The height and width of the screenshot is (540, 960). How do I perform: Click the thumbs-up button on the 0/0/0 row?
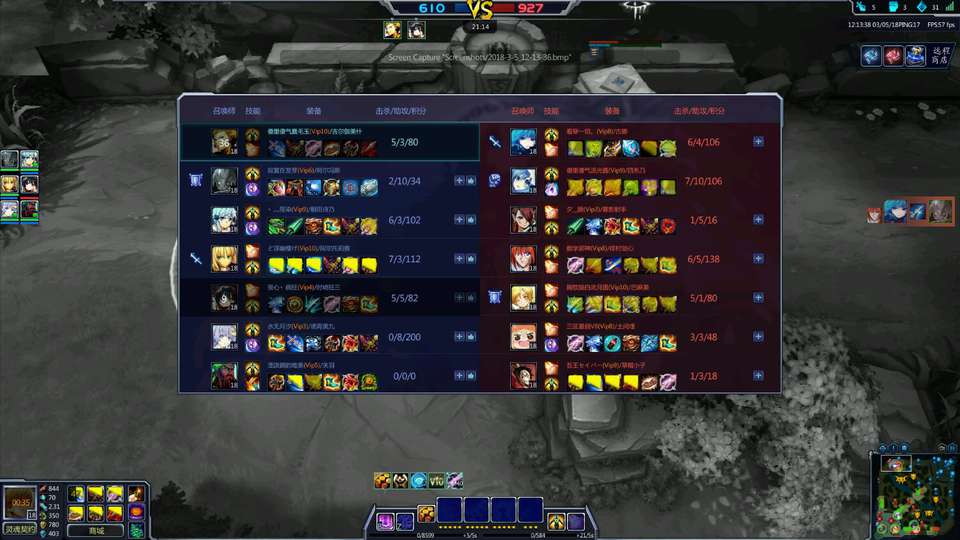471,376
